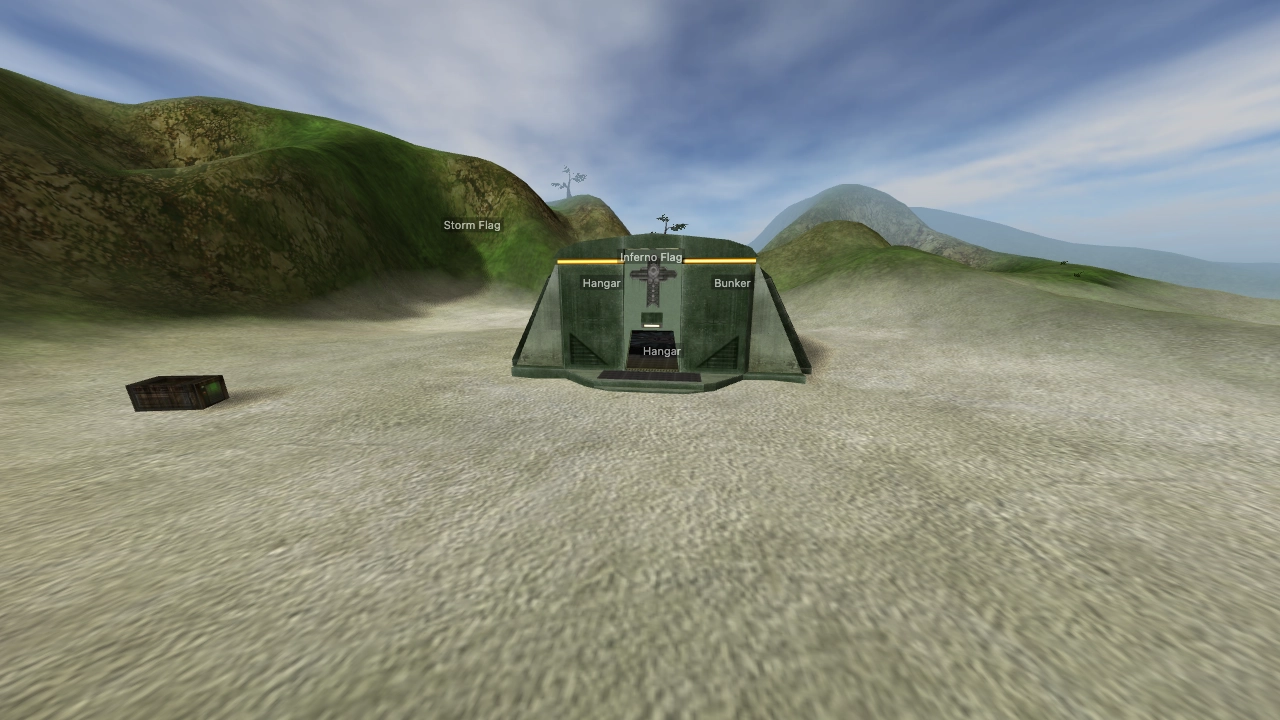This screenshot has width=1280, height=720.
Task: Click the left Hangar label on the base
Action: (601, 283)
